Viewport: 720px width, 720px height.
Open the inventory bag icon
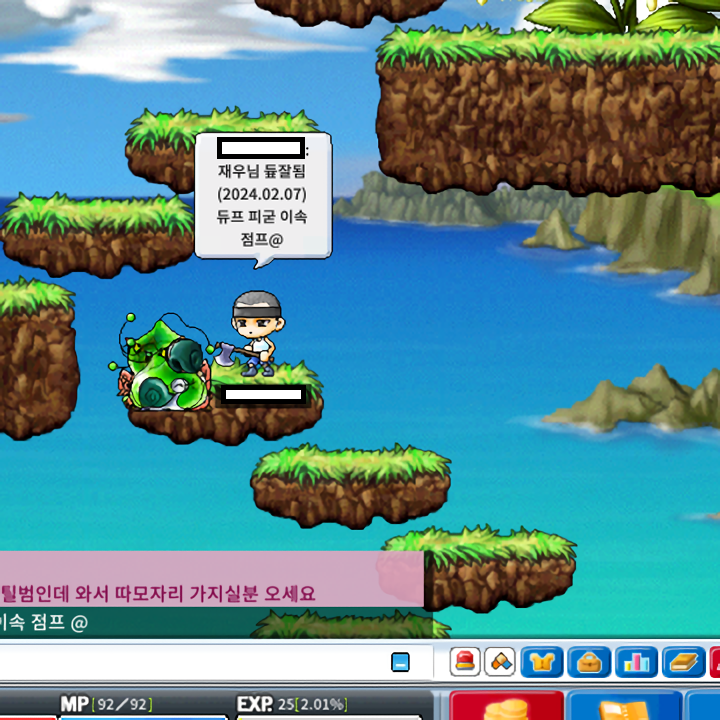tap(589, 662)
